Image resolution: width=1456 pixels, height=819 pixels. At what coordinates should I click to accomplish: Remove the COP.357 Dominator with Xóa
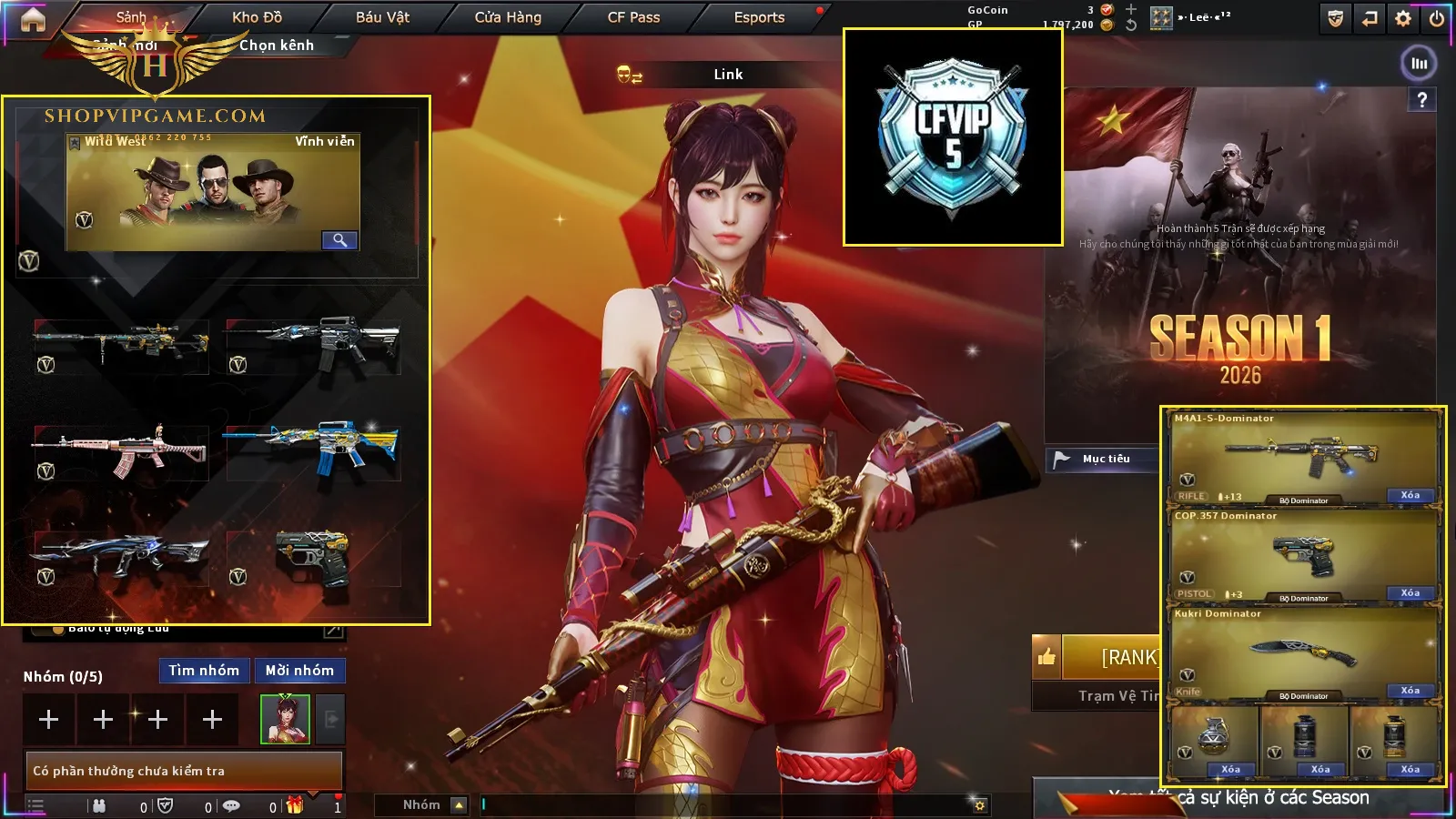point(1410,593)
